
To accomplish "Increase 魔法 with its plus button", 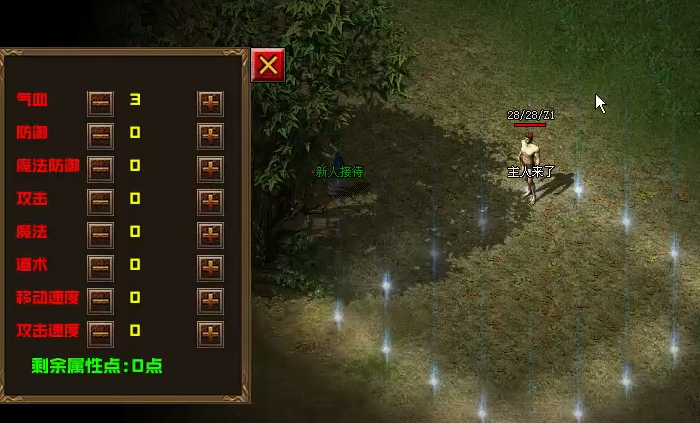I will click(210, 234).
